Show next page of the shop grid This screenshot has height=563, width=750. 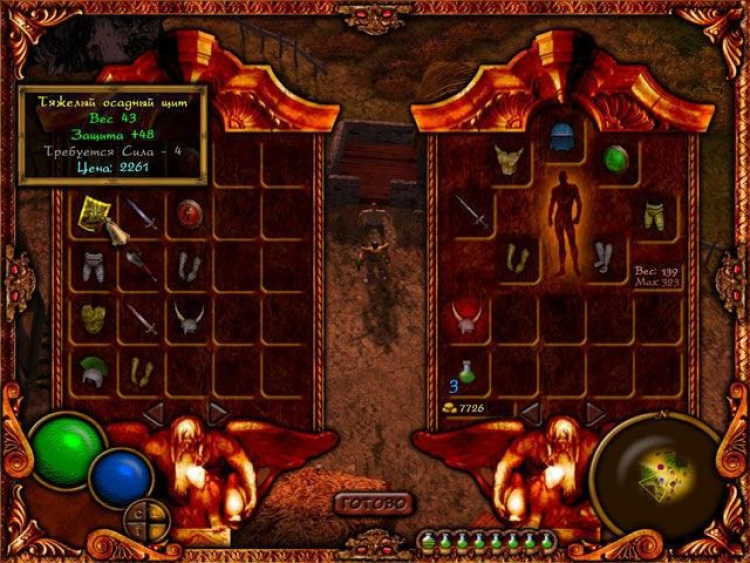(218, 411)
